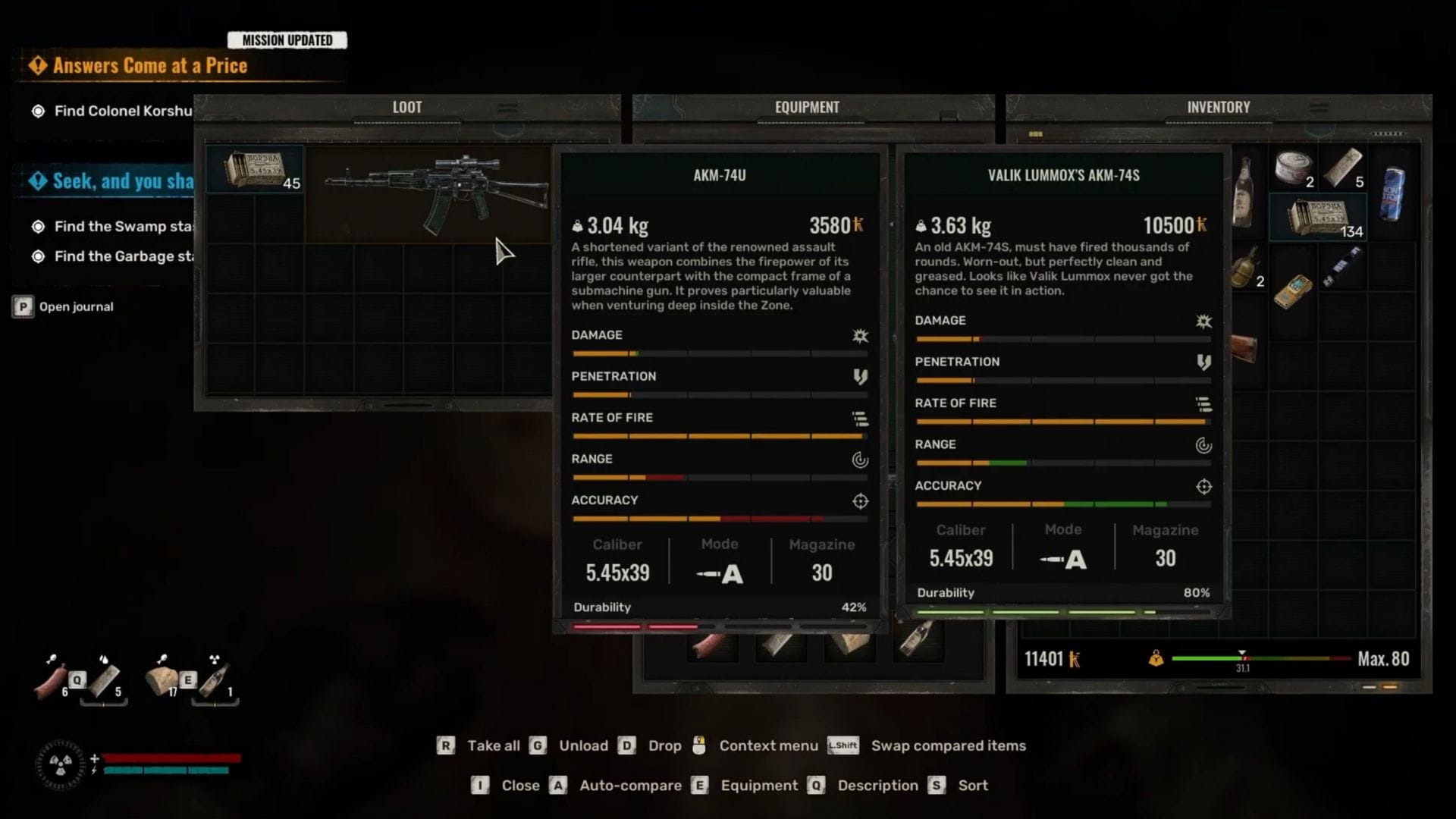Click the carry weight scale icon above the weight bar
This screenshot has height=819, width=1456.
tap(1156, 658)
